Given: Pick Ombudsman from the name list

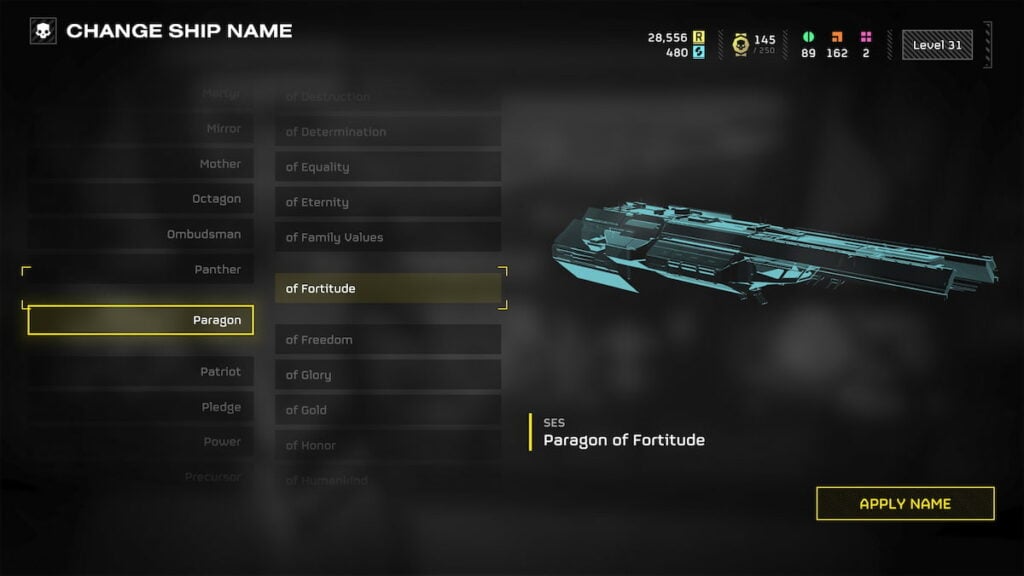Looking at the screenshot, I should pyautogui.click(x=141, y=234).
